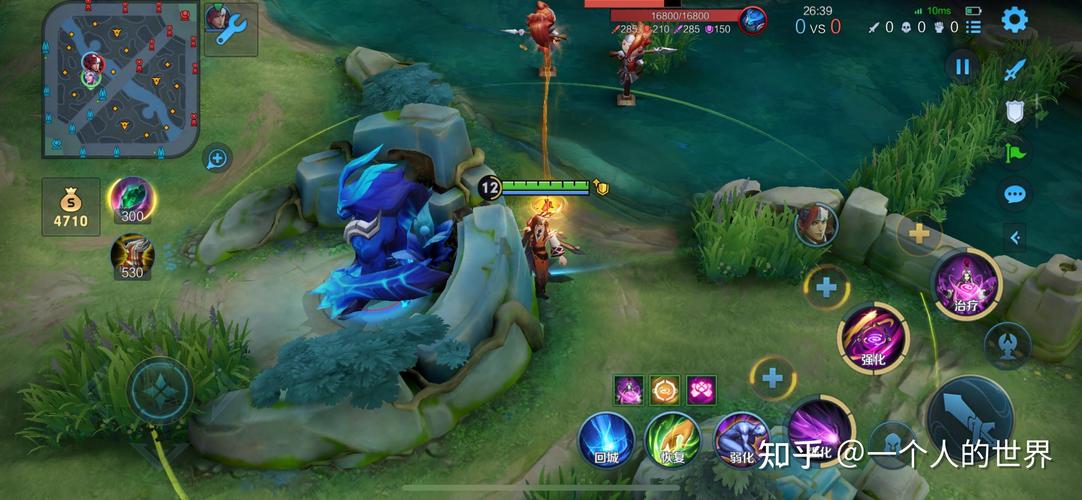Open the quick chat bubble
Viewport: 1082px width, 500px height.
[x=1015, y=194]
